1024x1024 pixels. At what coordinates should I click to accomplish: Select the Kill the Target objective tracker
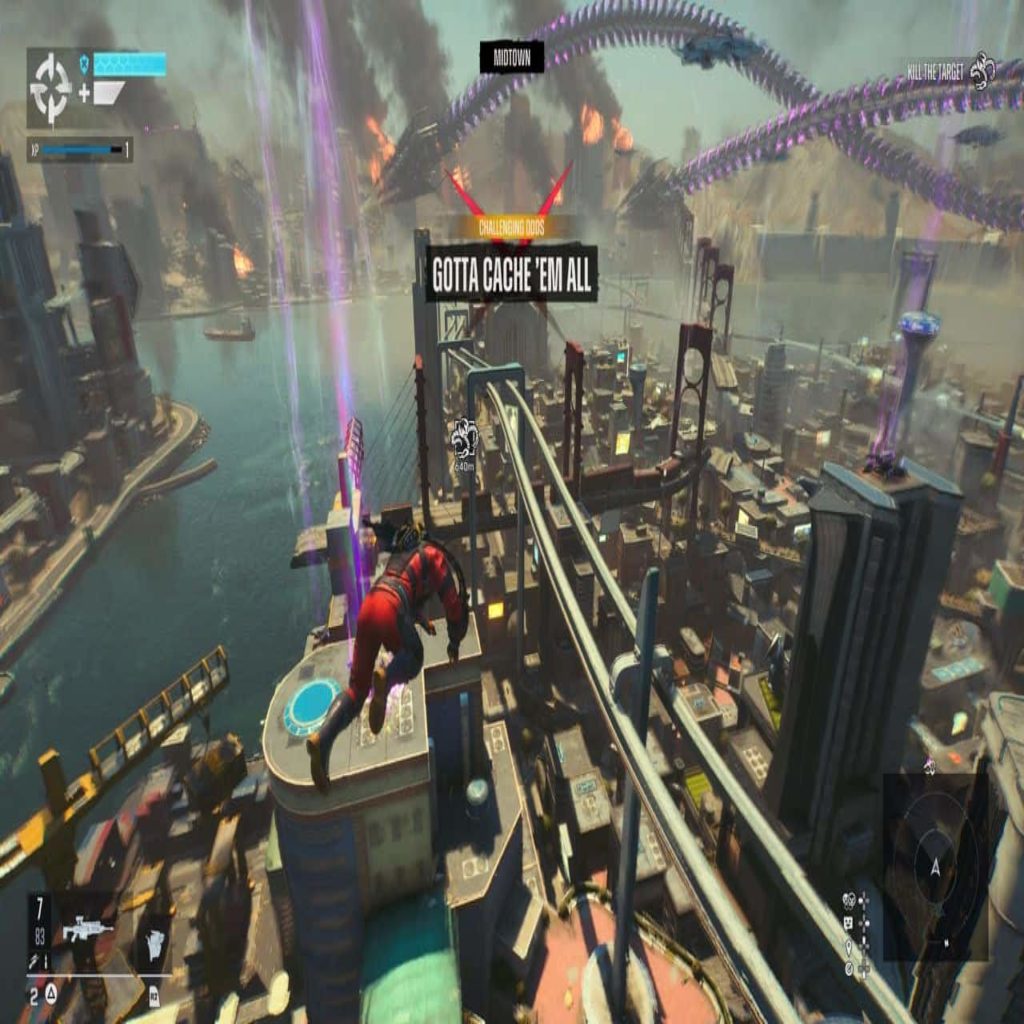point(950,70)
